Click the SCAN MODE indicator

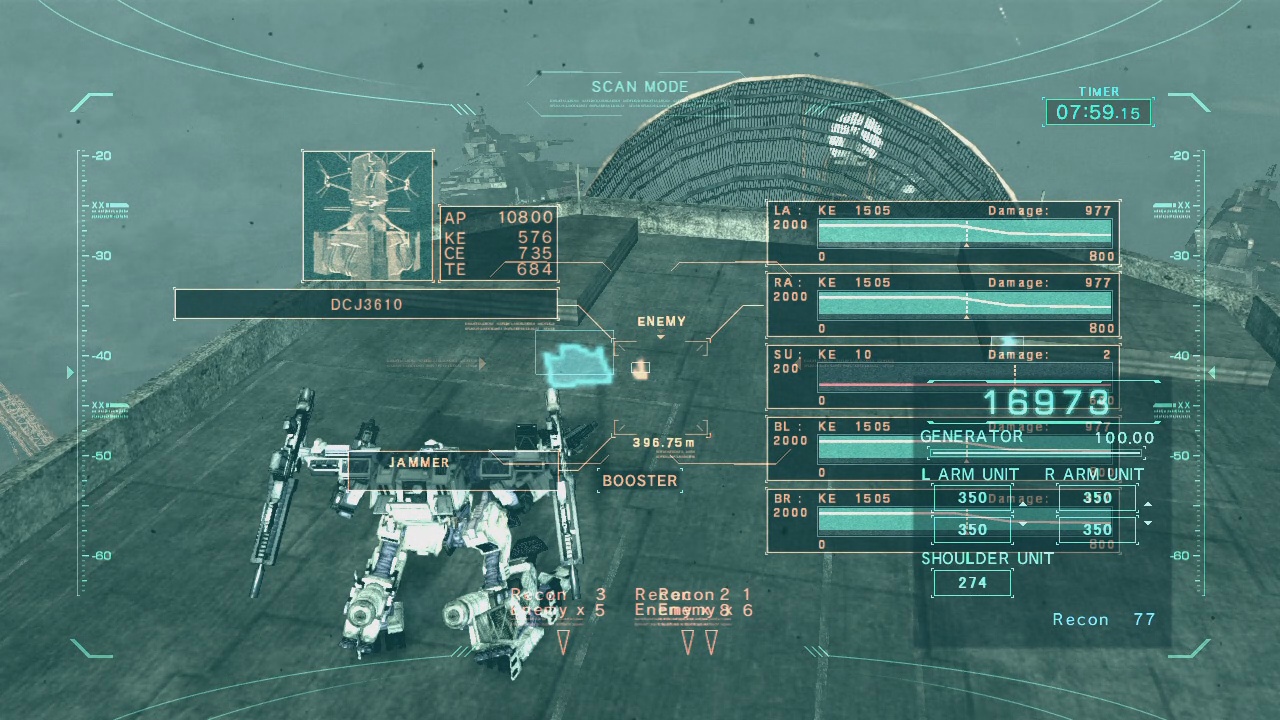640,87
